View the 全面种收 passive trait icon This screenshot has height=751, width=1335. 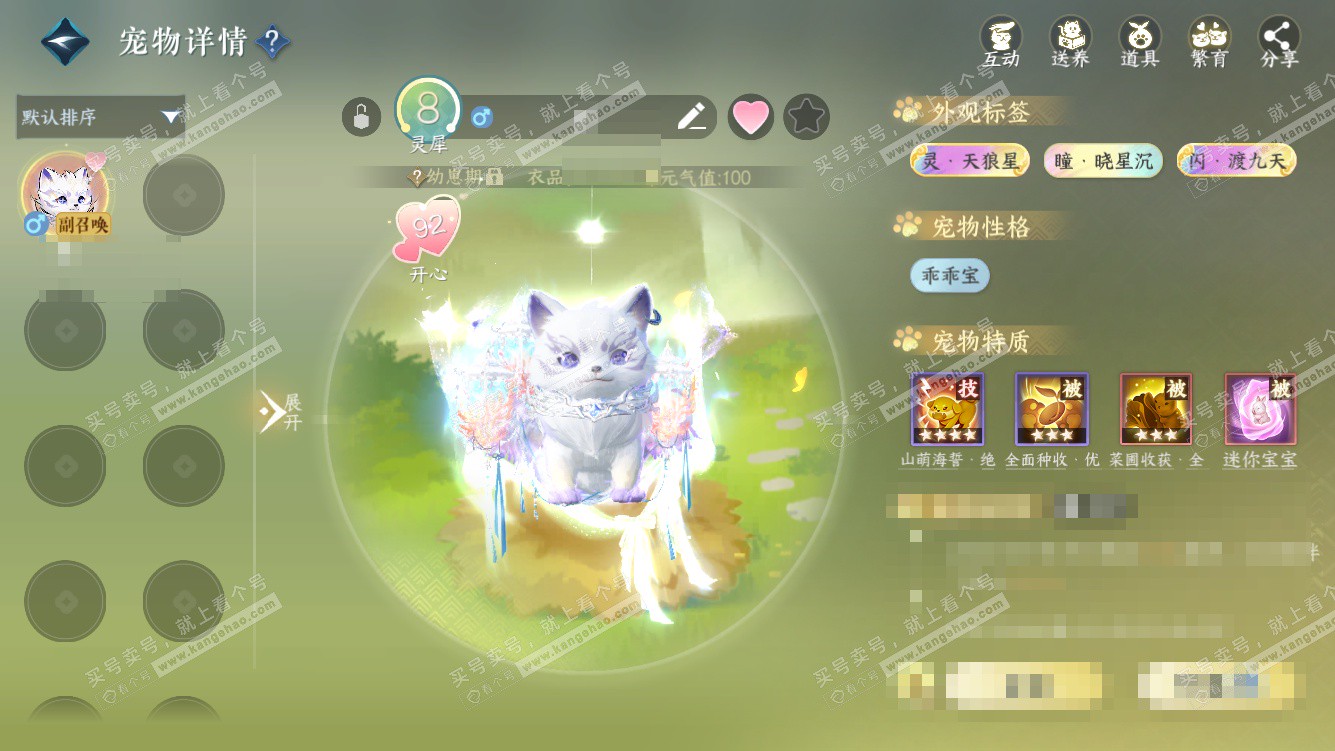1052,409
